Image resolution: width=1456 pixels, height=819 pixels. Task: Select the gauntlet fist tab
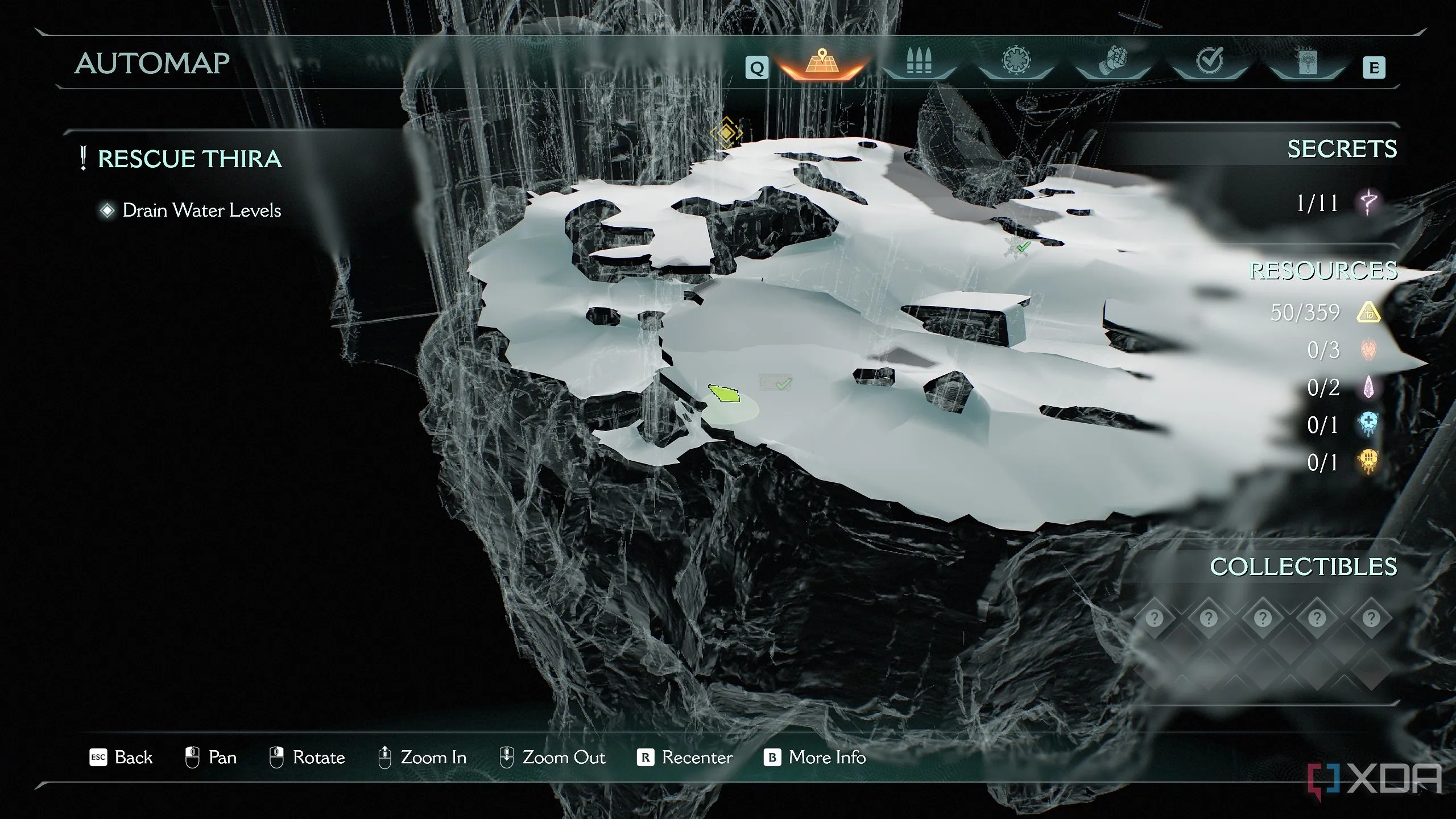[x=1113, y=63]
